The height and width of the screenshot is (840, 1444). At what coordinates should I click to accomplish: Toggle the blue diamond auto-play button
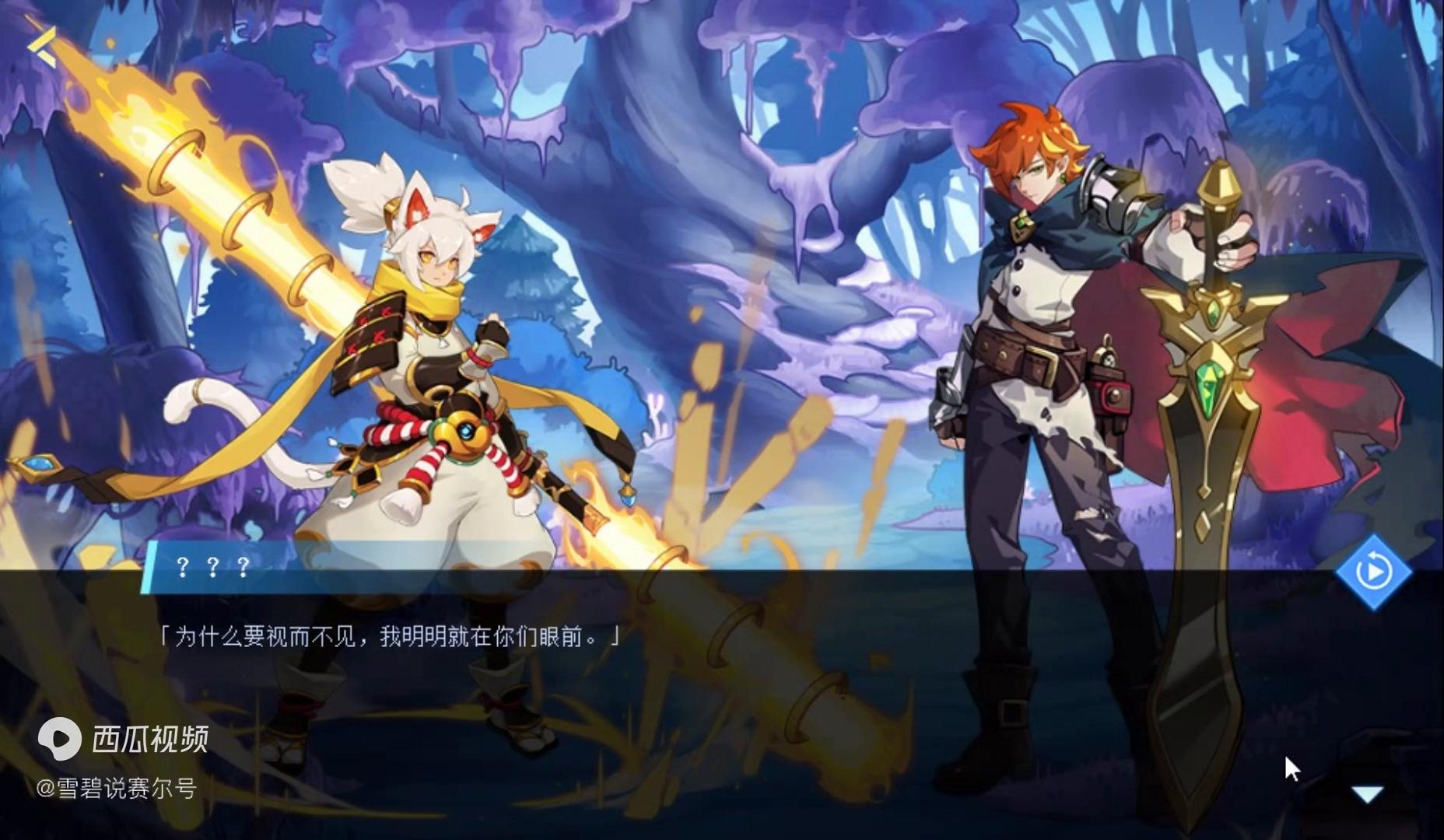(x=1373, y=572)
